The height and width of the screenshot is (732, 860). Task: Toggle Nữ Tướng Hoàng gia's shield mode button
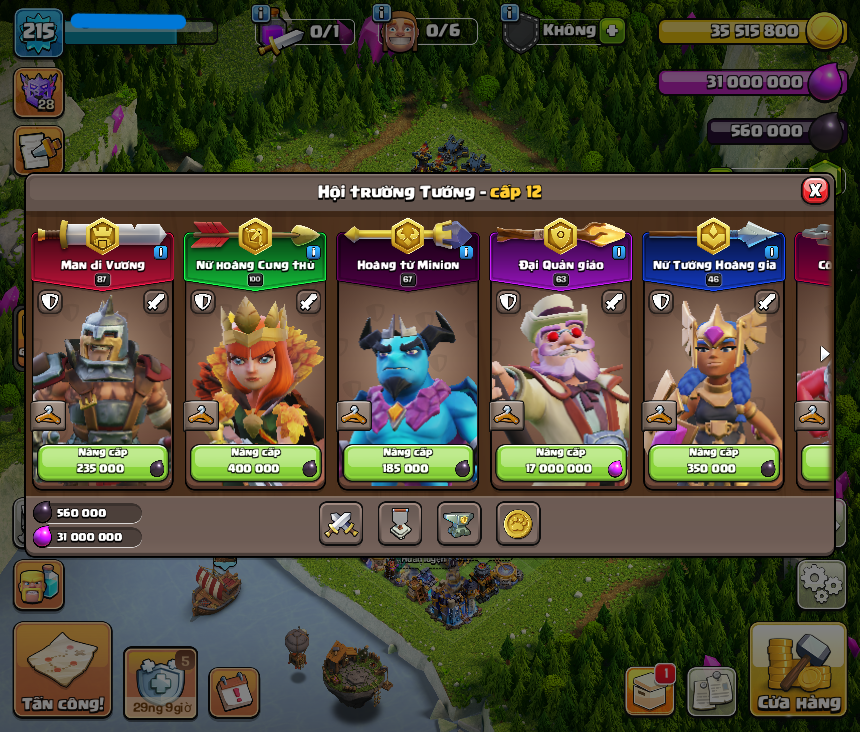click(x=661, y=302)
